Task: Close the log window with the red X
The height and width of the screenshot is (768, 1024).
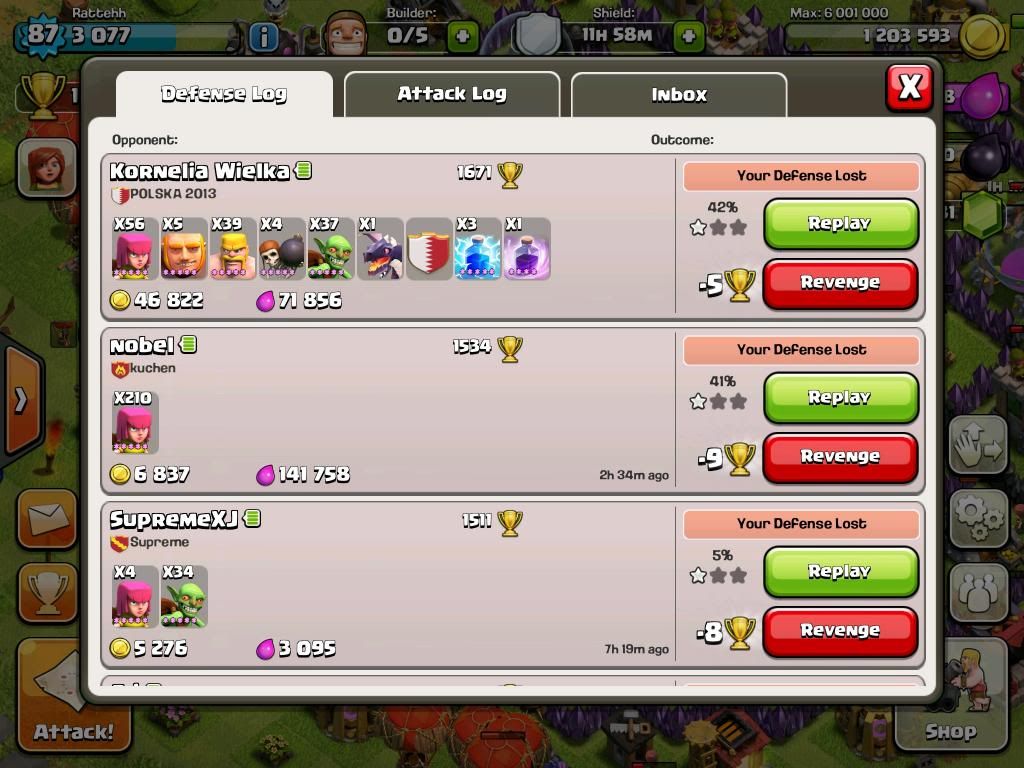Action: click(908, 88)
